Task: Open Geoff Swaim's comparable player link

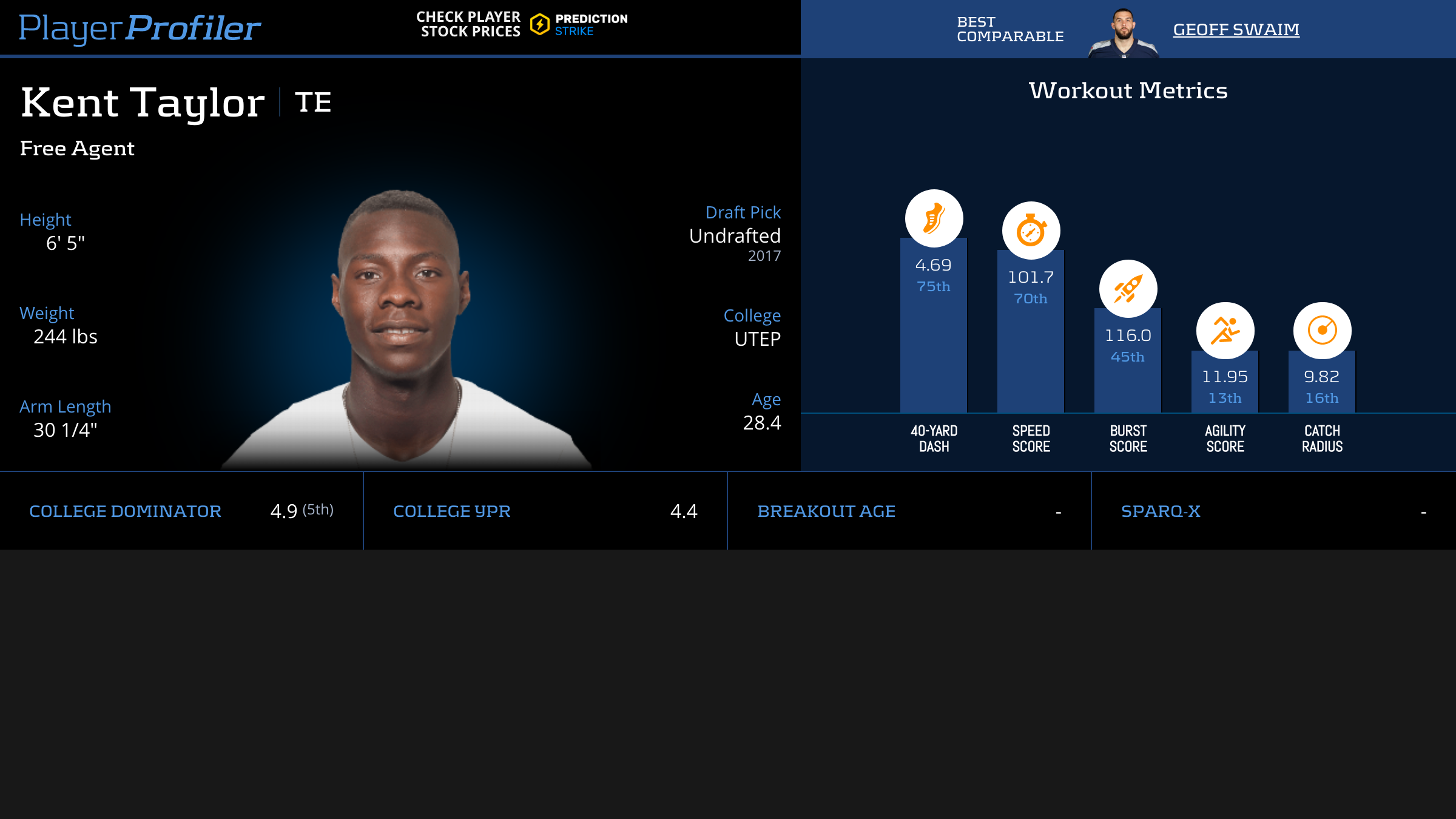Action: 1236,29
